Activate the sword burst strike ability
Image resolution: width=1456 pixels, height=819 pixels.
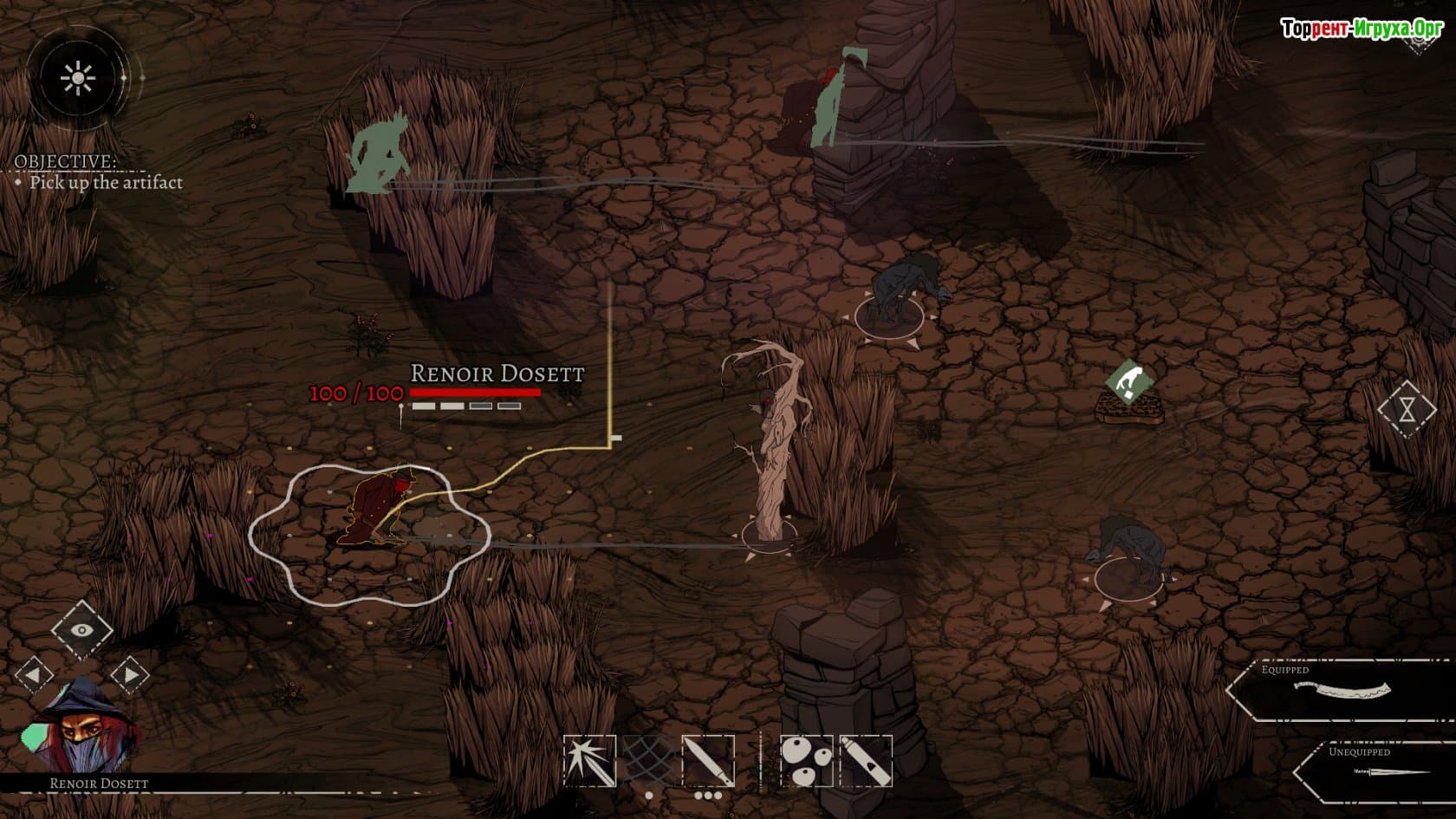[589, 760]
